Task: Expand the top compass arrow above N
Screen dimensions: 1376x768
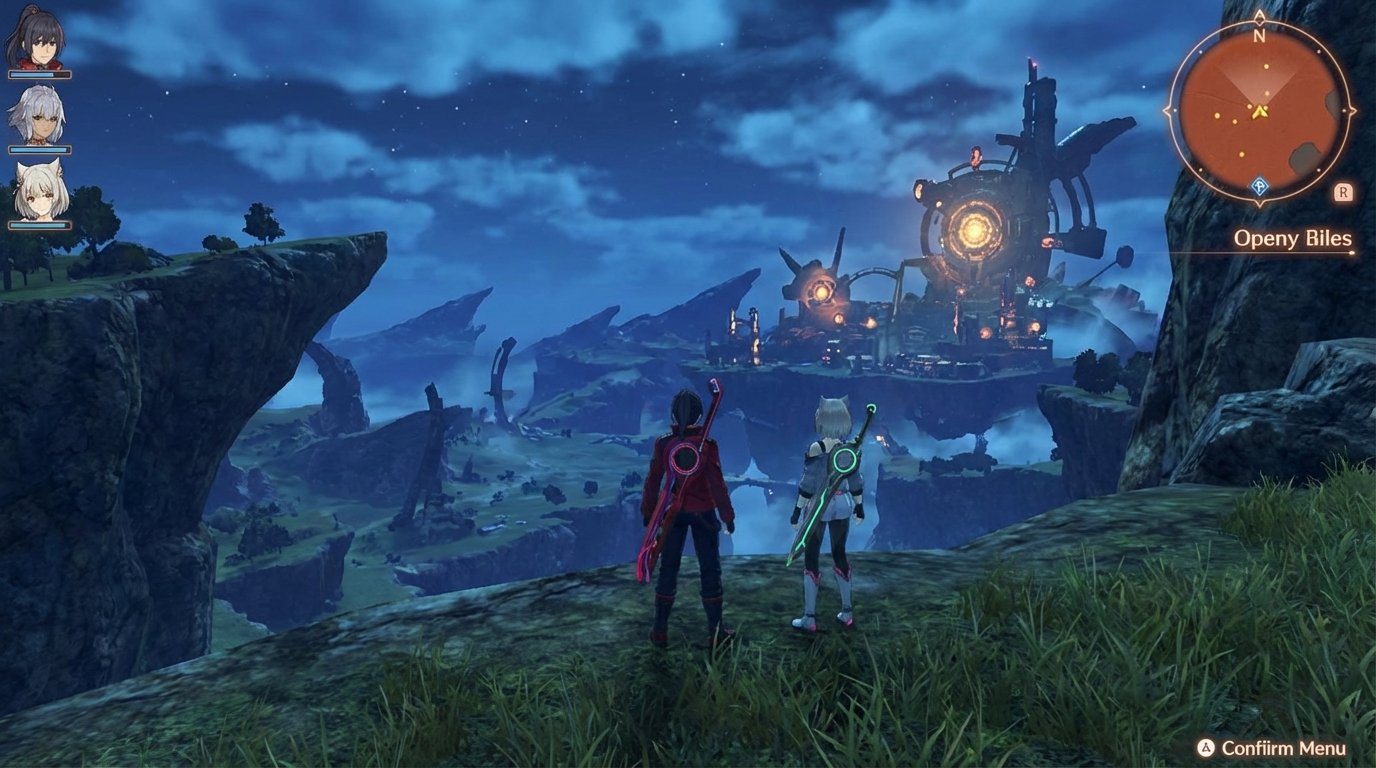Action: pyautogui.click(x=1260, y=16)
